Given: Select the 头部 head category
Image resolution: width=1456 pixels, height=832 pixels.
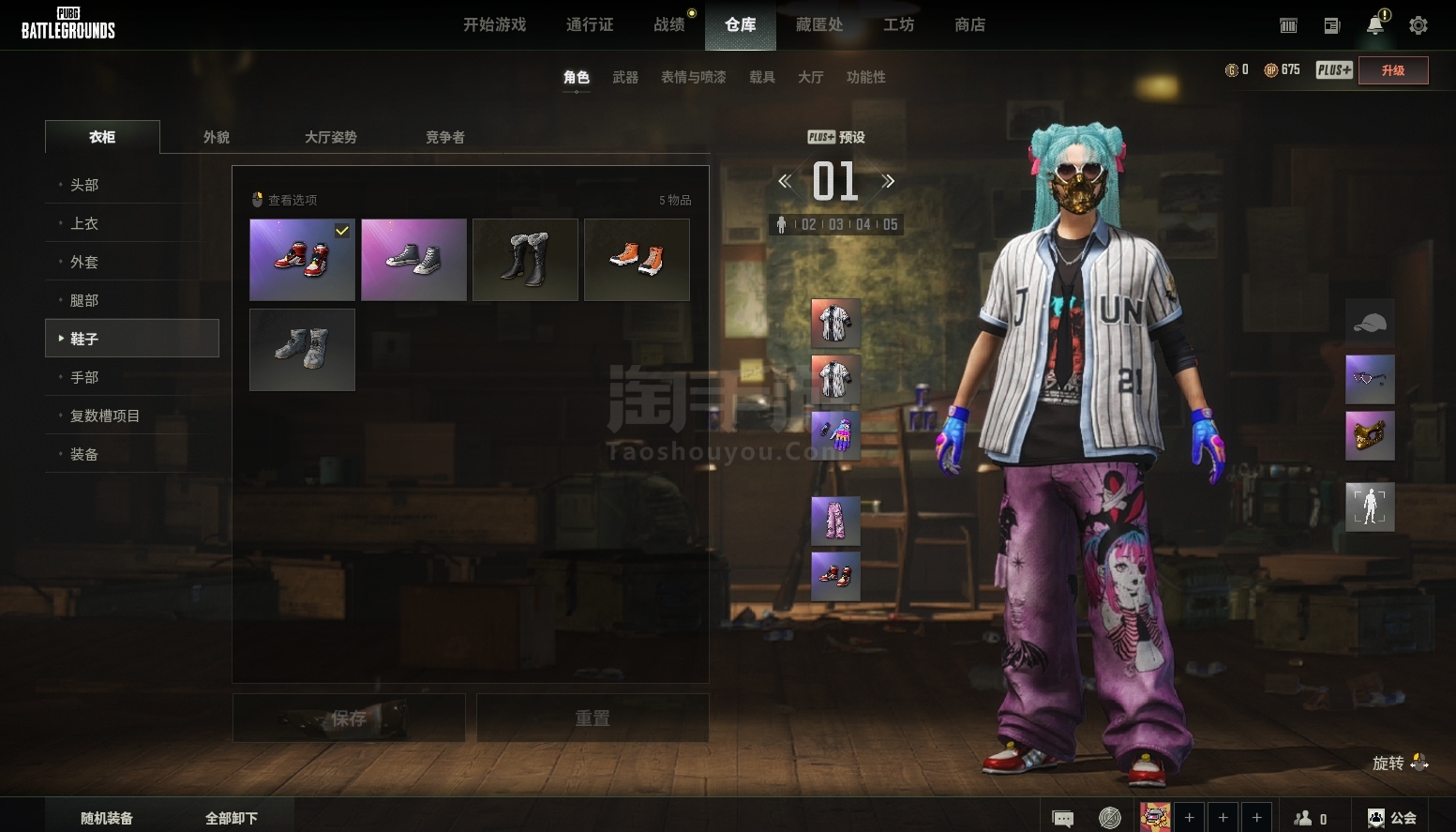Looking at the screenshot, I should pyautogui.click(x=84, y=186).
